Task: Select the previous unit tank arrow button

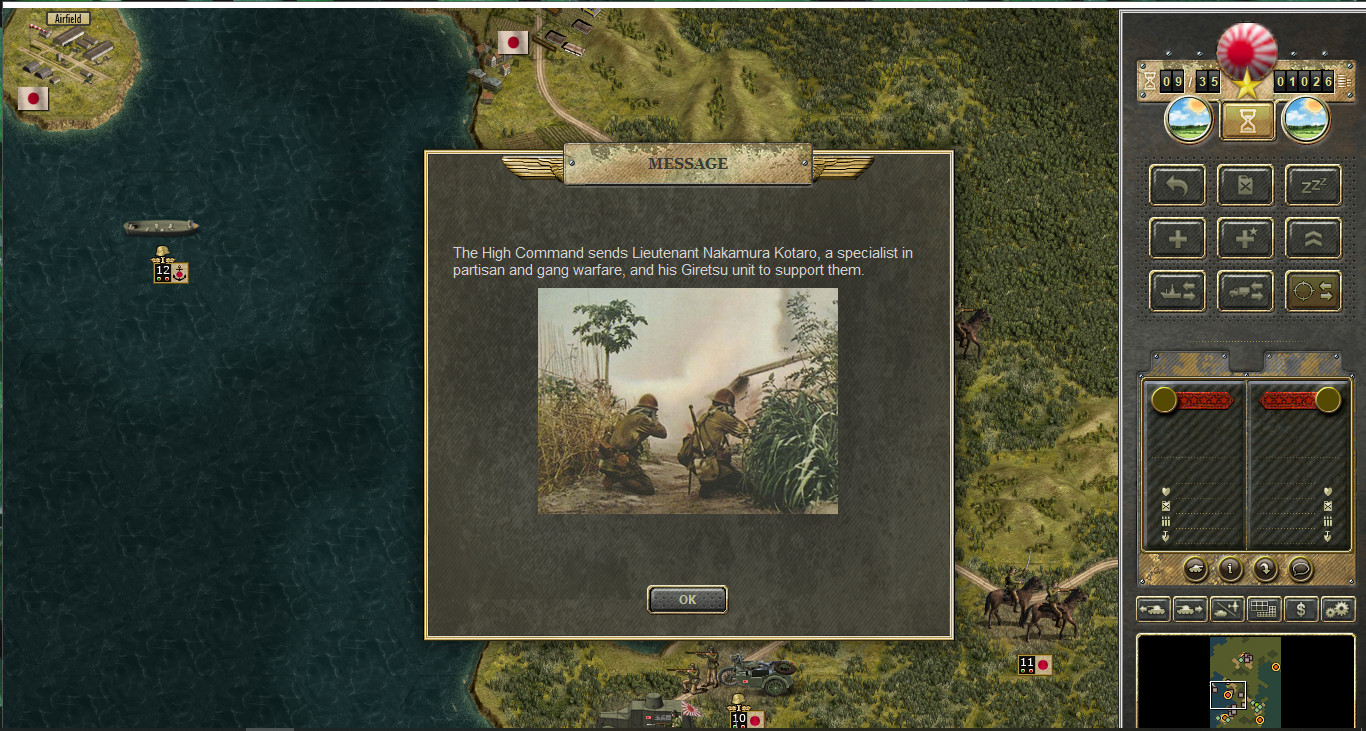Action: click(x=1153, y=608)
